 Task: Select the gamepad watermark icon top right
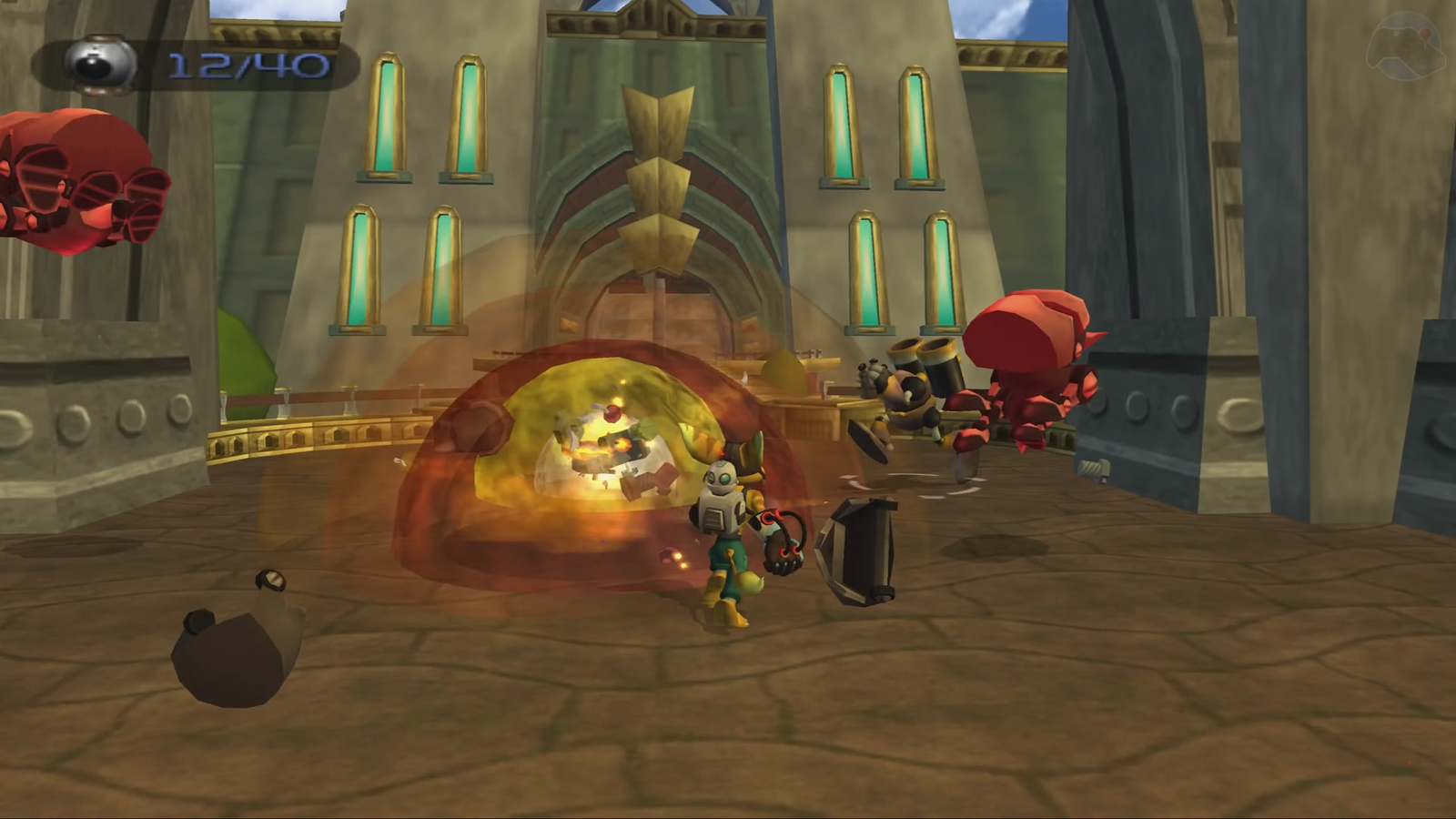(x=1405, y=44)
